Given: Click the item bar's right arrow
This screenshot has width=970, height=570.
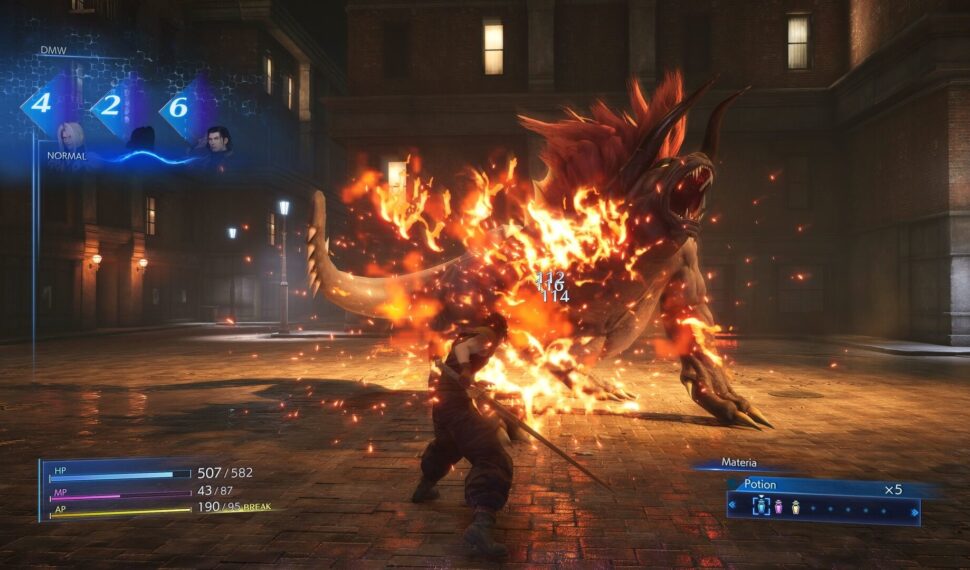Looking at the screenshot, I should click(914, 512).
